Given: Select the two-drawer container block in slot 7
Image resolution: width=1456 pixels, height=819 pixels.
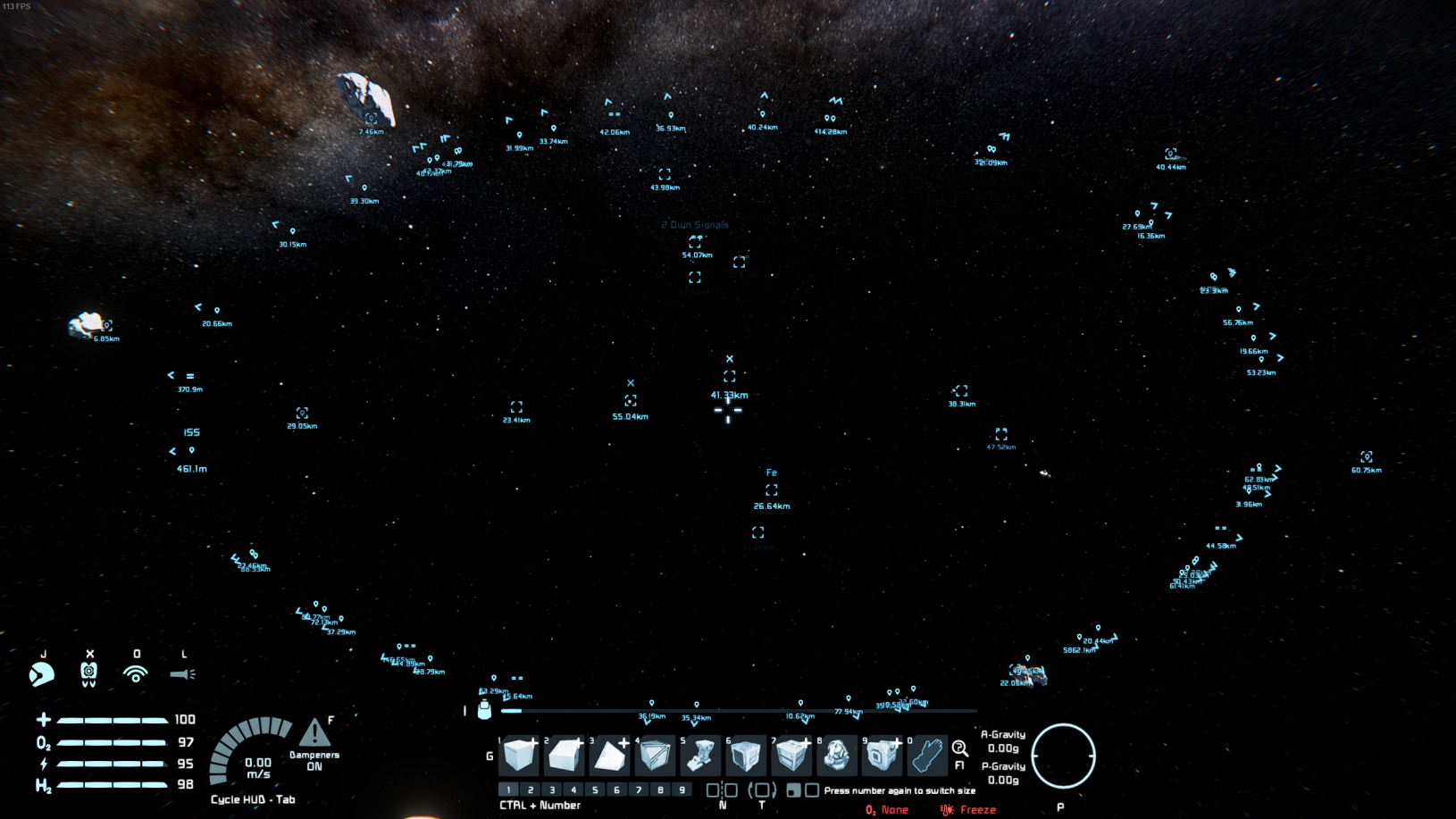Looking at the screenshot, I should click(792, 756).
